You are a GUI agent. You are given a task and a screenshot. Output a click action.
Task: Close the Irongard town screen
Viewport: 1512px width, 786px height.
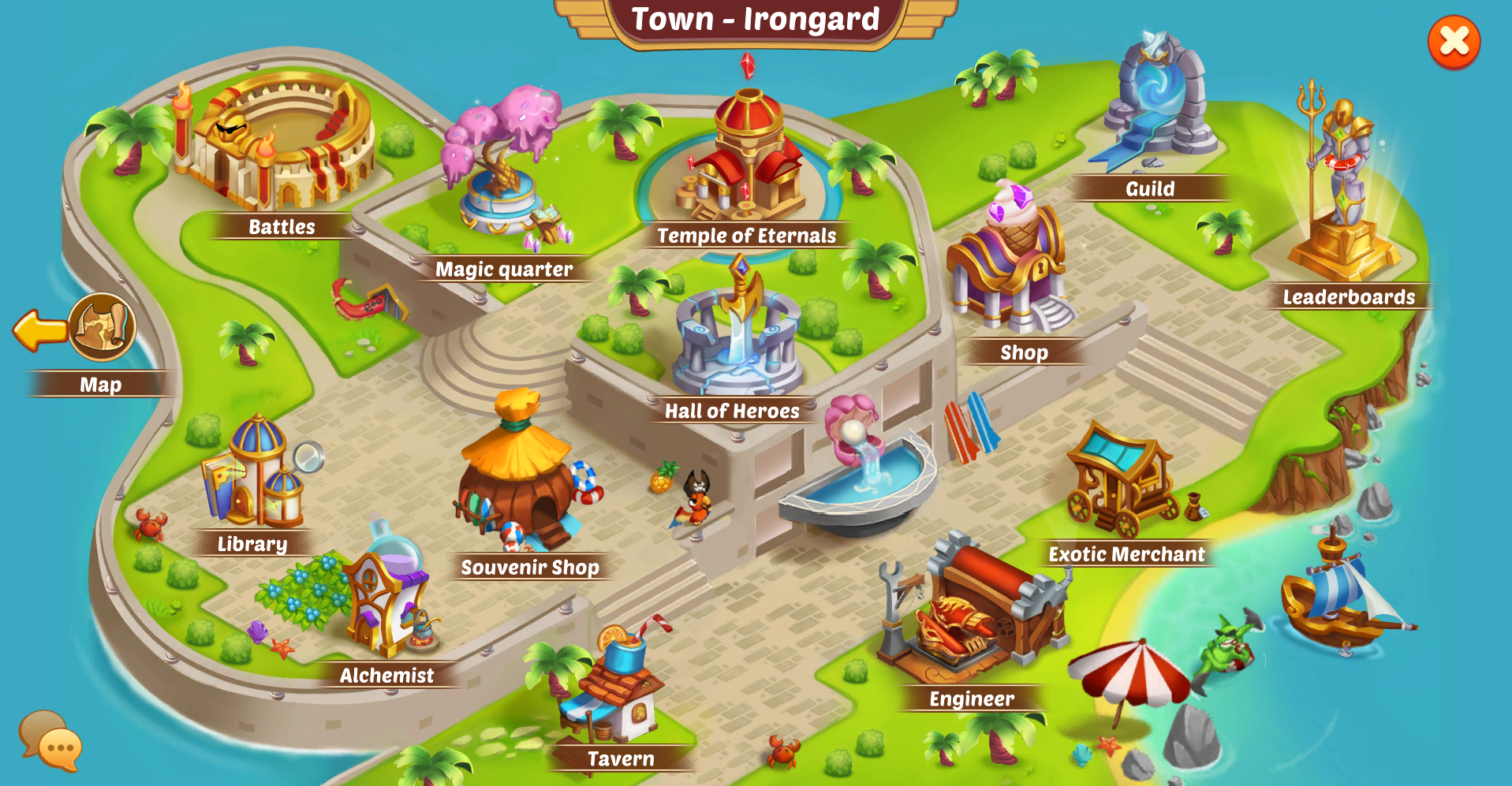[1454, 42]
